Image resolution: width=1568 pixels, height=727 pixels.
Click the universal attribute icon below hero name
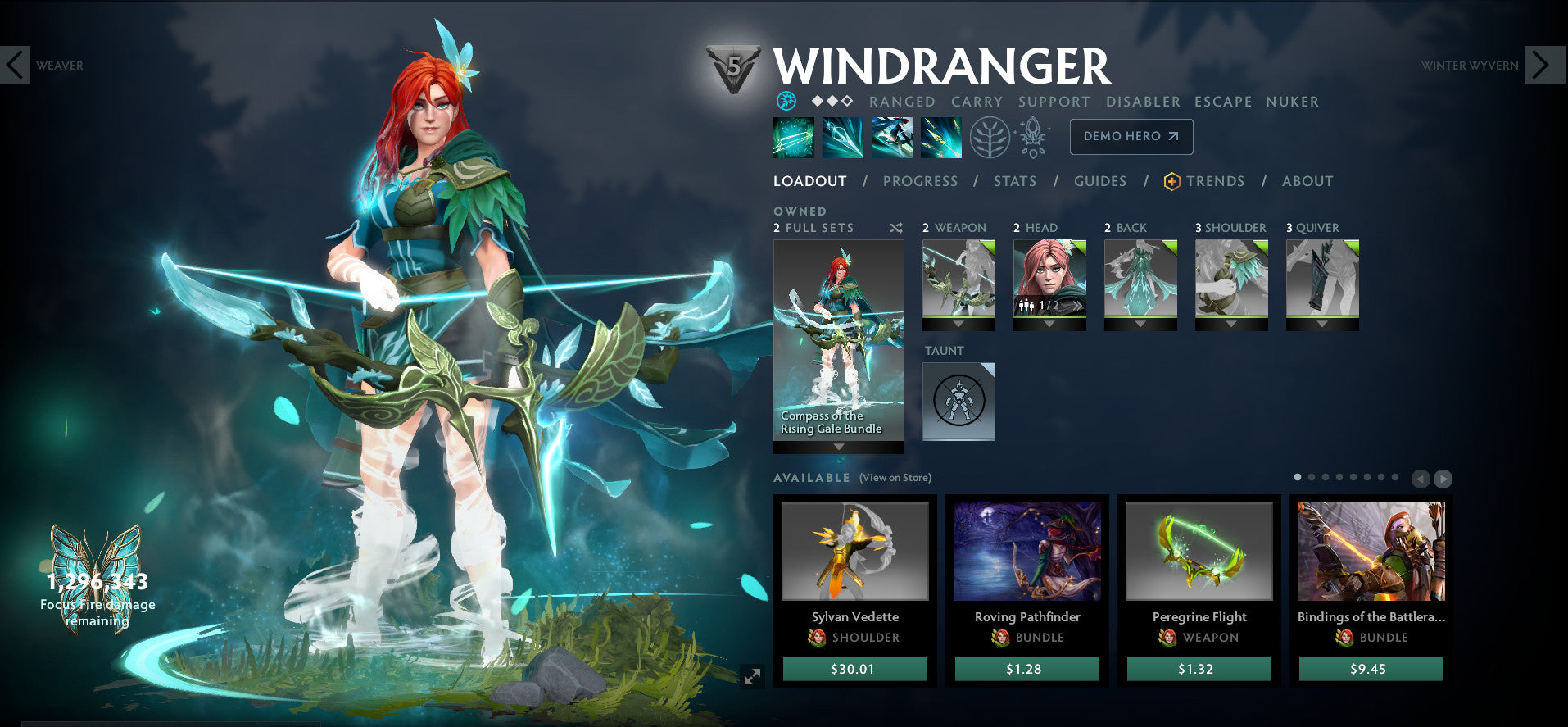(785, 101)
